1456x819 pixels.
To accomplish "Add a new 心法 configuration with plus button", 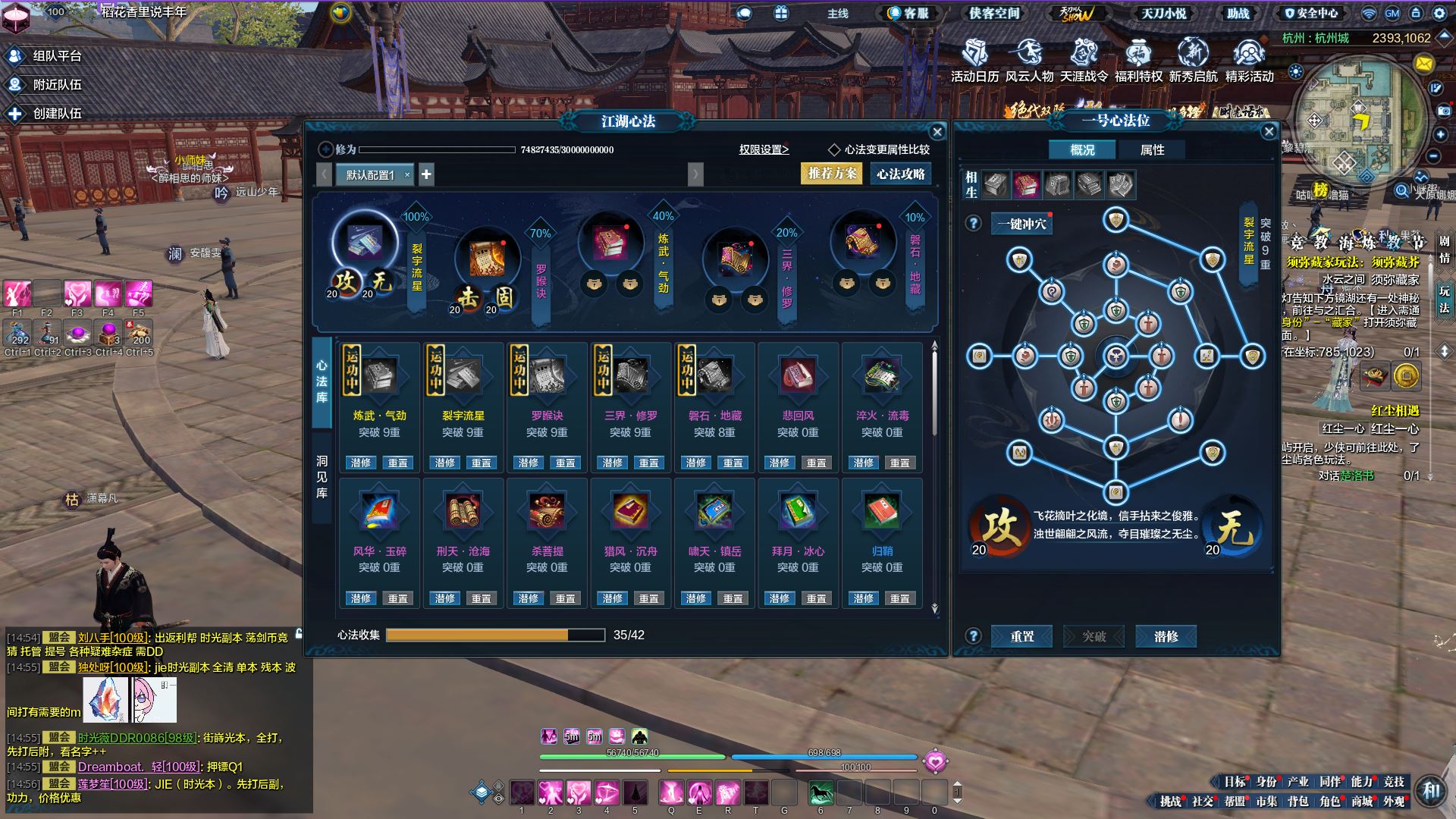I will (426, 174).
